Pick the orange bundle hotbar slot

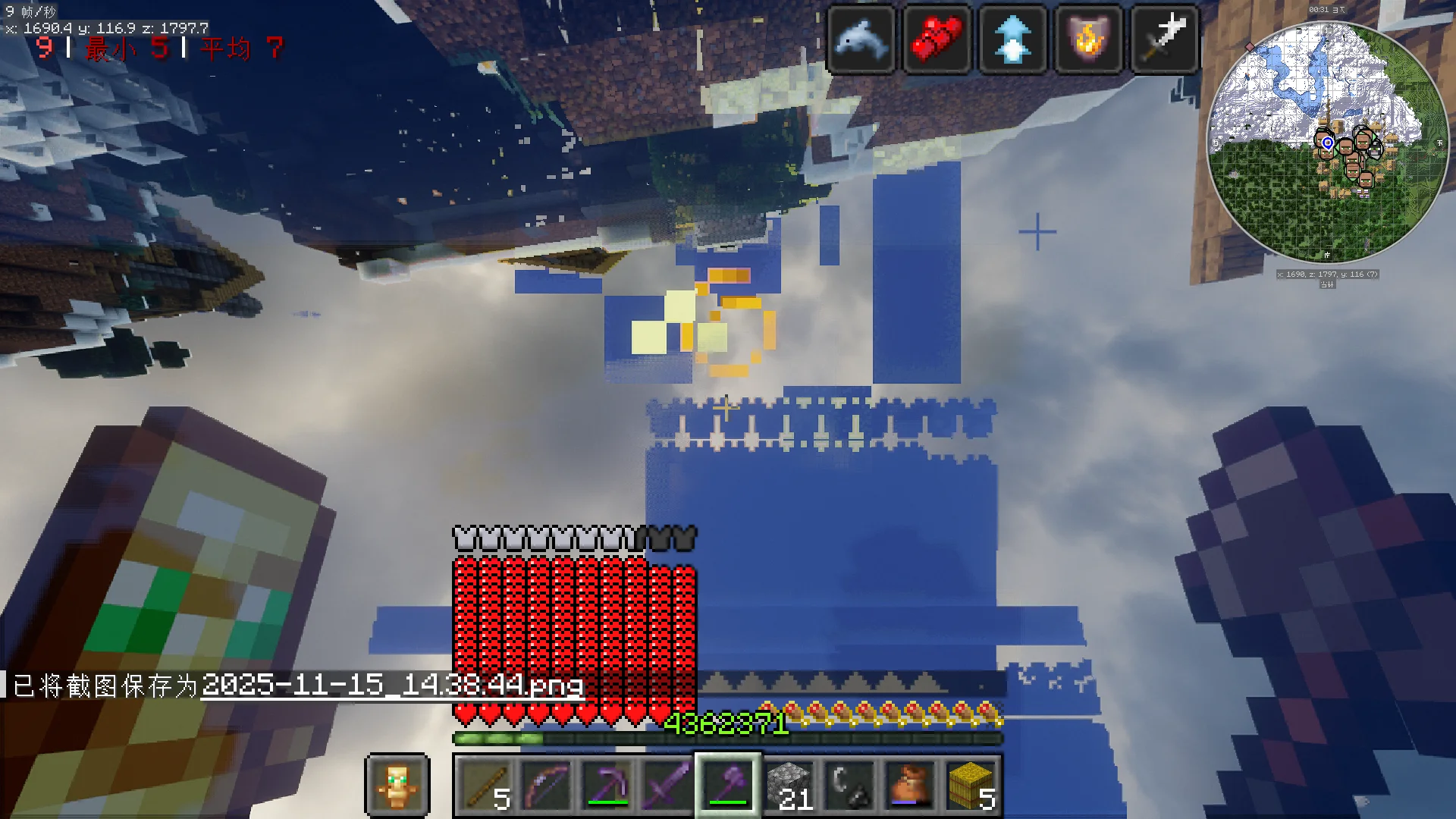(x=910, y=785)
